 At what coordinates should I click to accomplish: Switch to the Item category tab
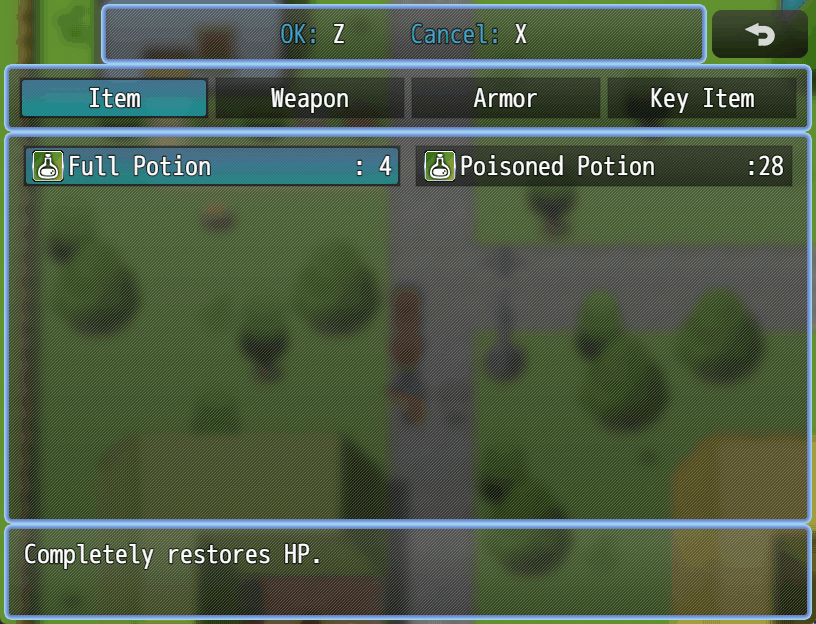click(114, 99)
